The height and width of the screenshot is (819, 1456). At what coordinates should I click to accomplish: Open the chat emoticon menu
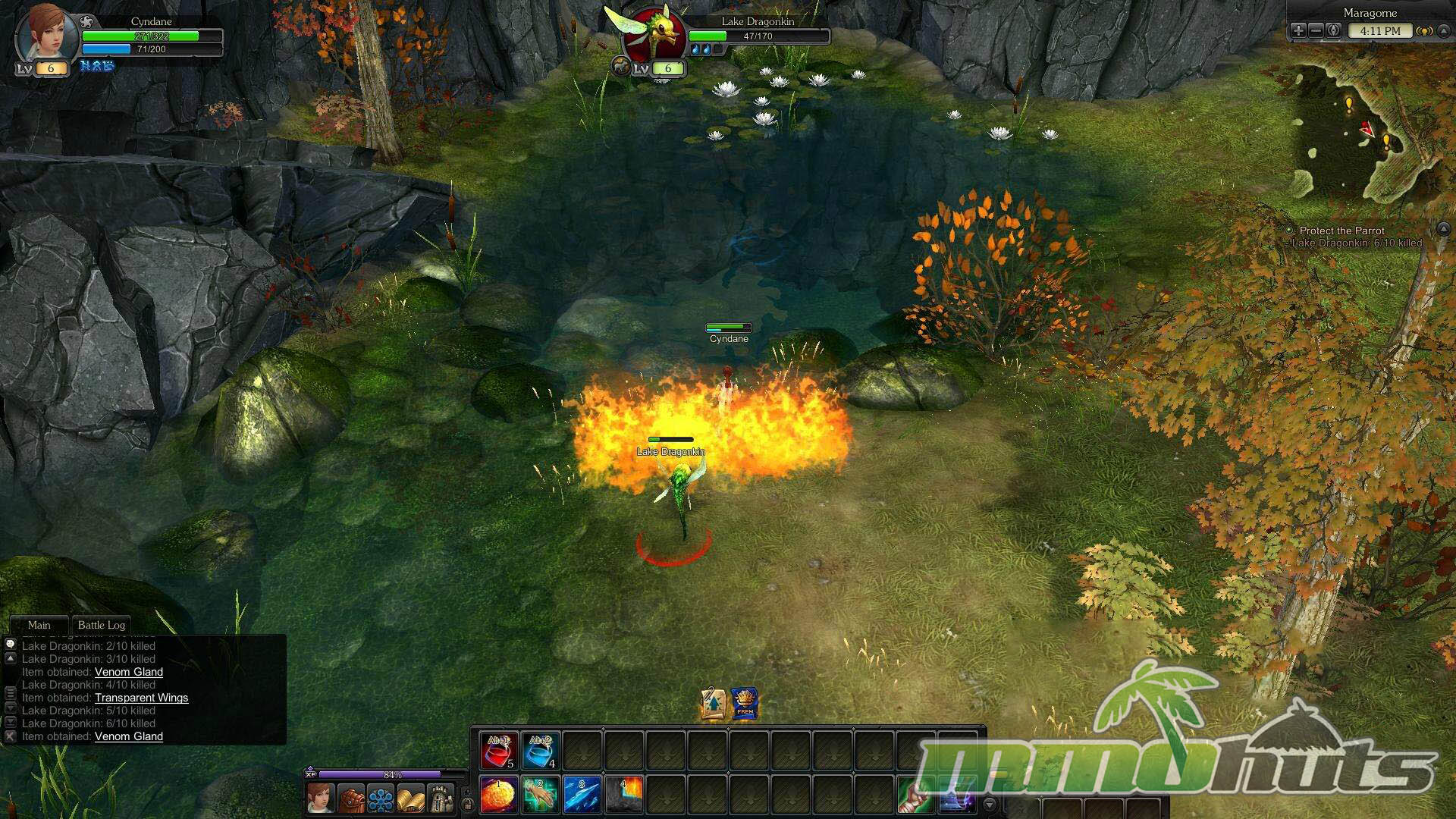11,644
